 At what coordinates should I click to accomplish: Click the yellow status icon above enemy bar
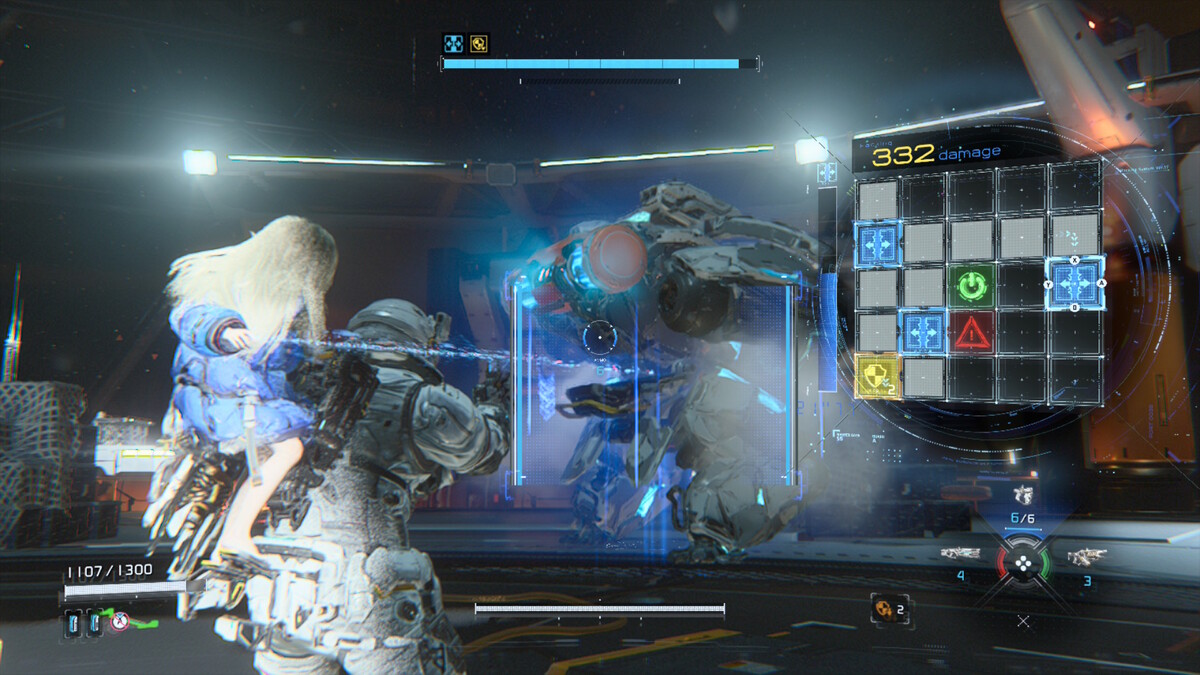480,43
